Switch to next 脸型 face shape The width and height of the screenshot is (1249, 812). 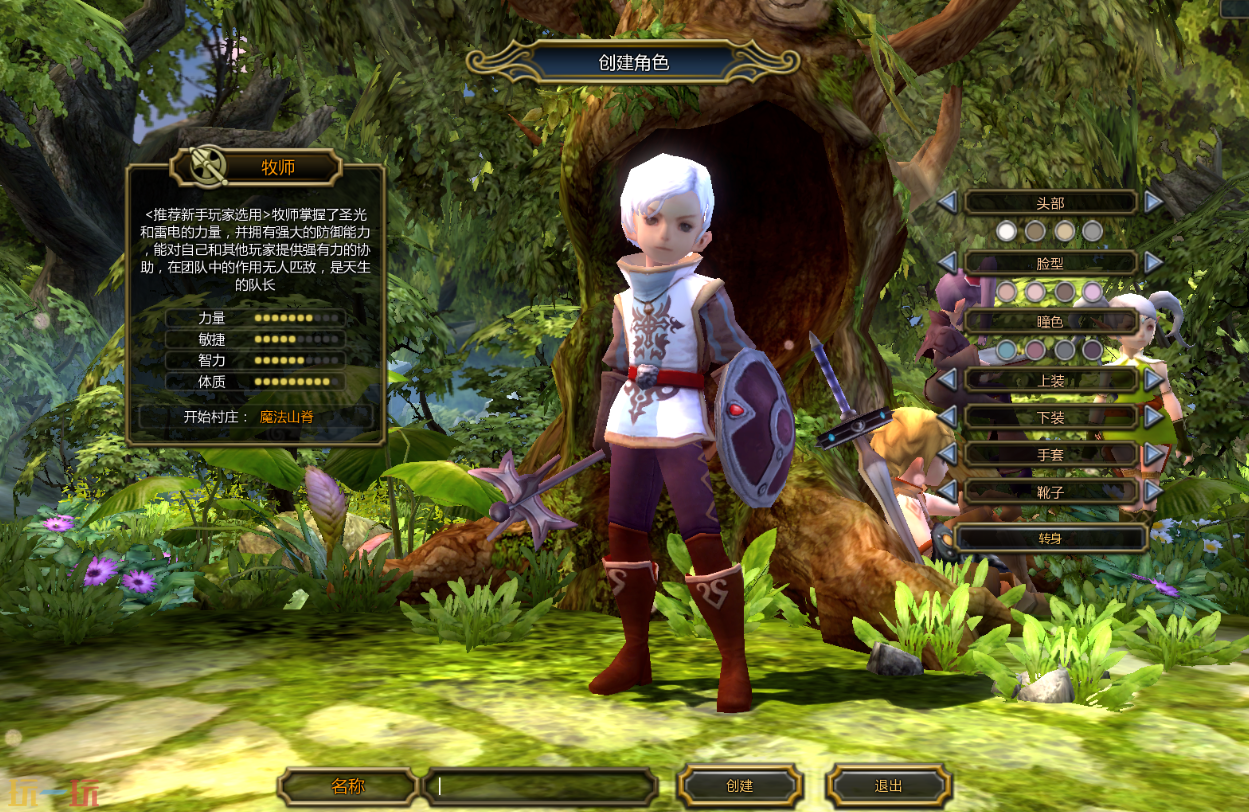click(1154, 262)
